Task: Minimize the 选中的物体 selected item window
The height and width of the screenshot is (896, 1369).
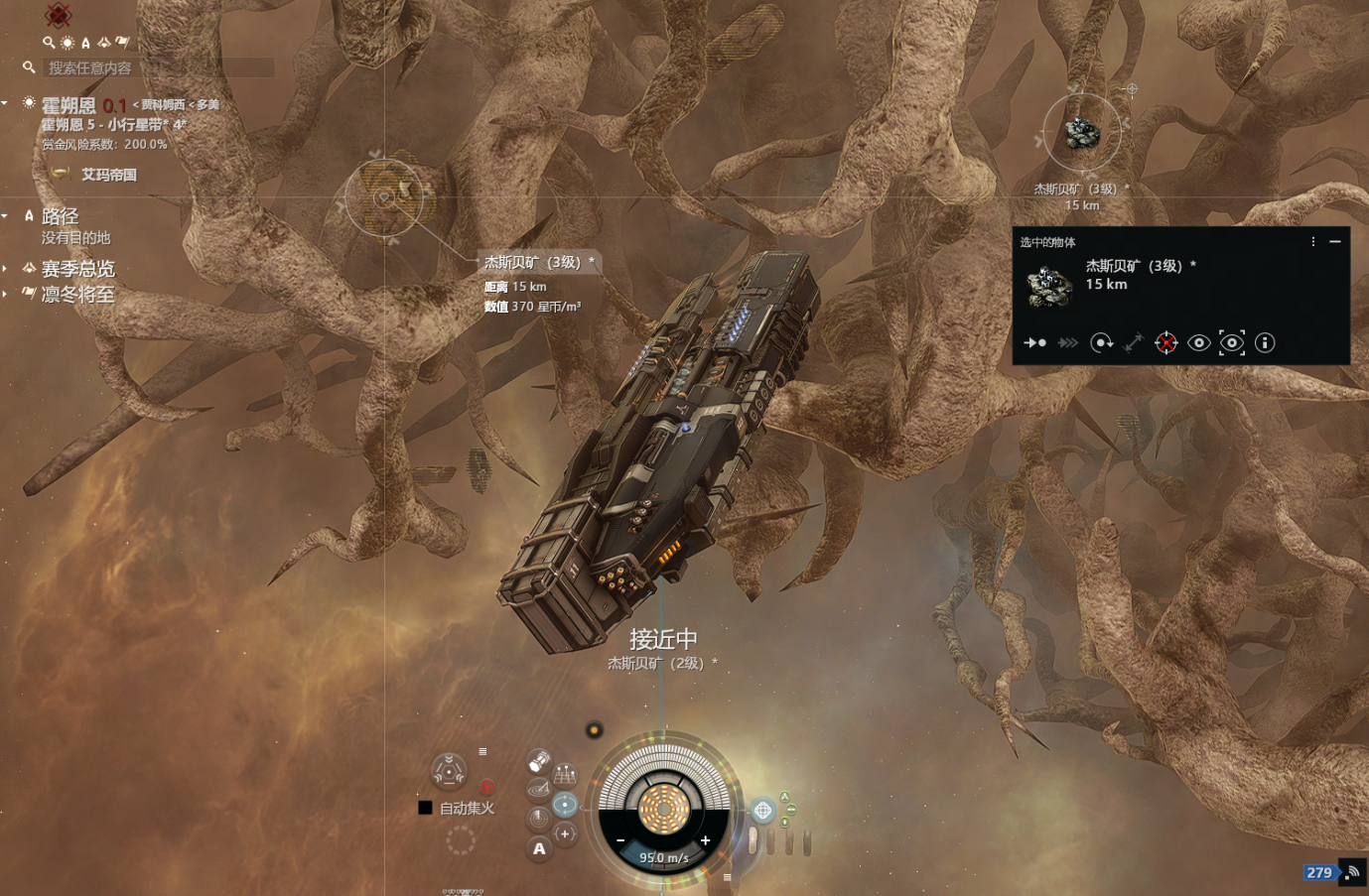Action: (1335, 241)
